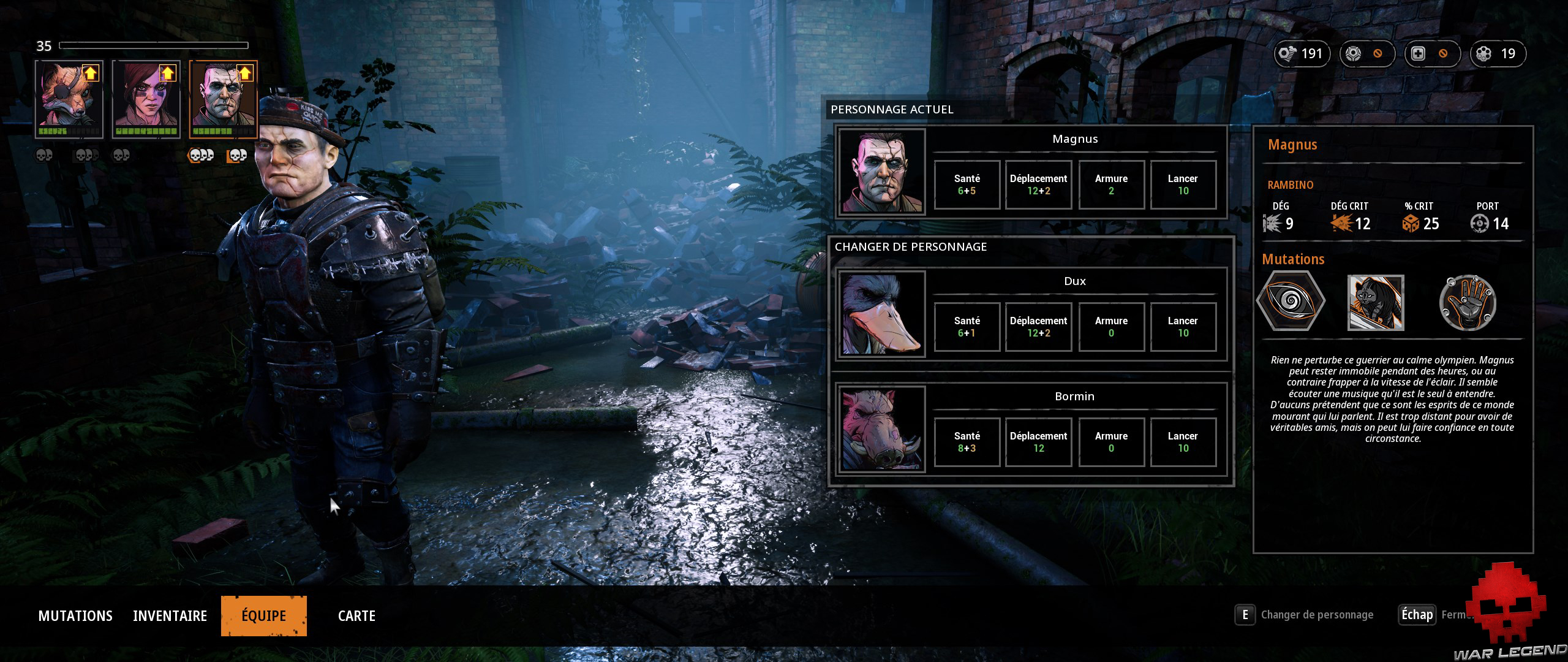Switch to the CARTE tab
The image size is (1568, 662).
coord(357,615)
